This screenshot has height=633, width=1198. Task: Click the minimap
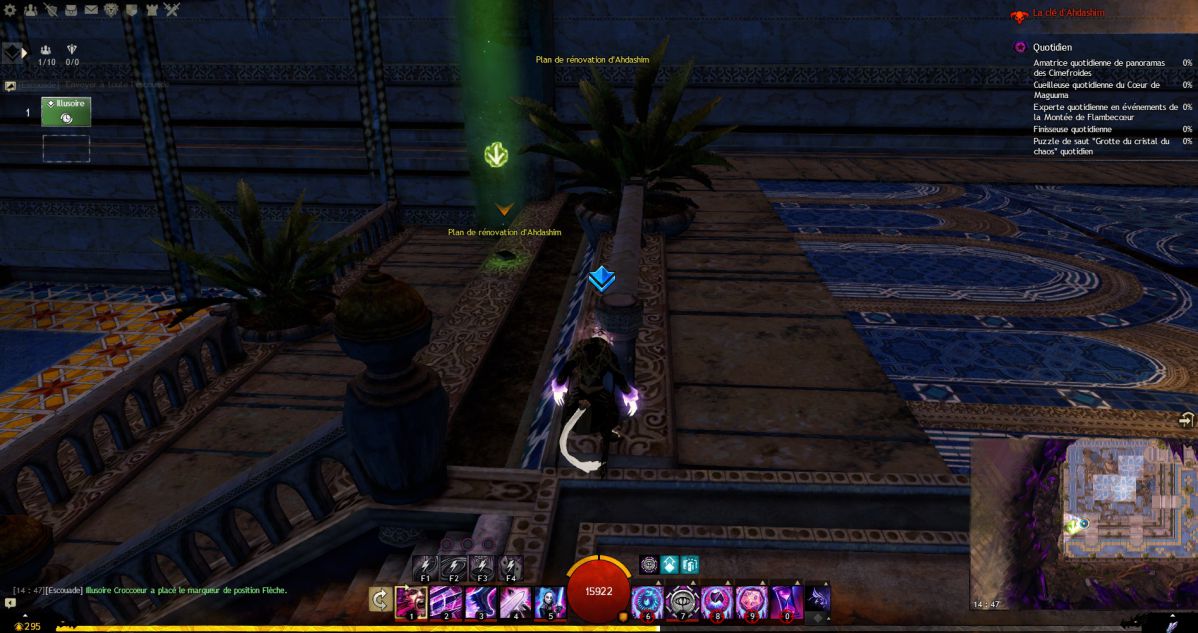point(1082,522)
